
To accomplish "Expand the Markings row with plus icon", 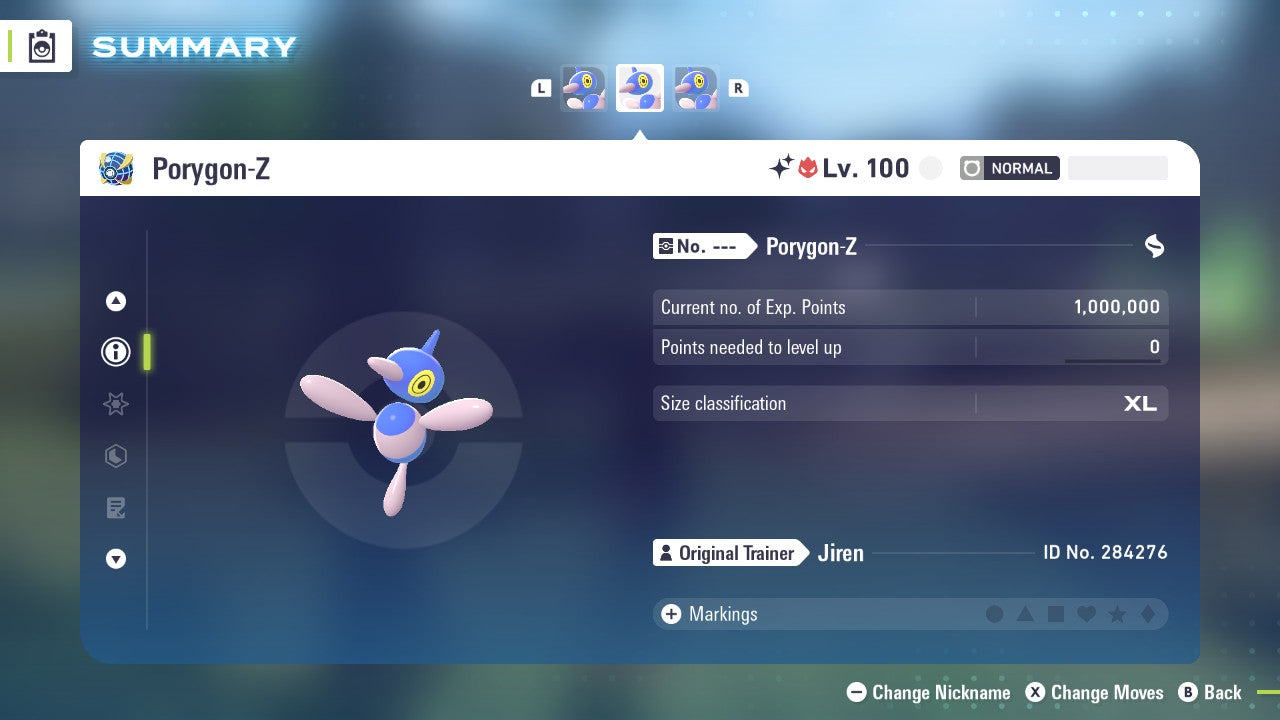I will click(x=669, y=614).
